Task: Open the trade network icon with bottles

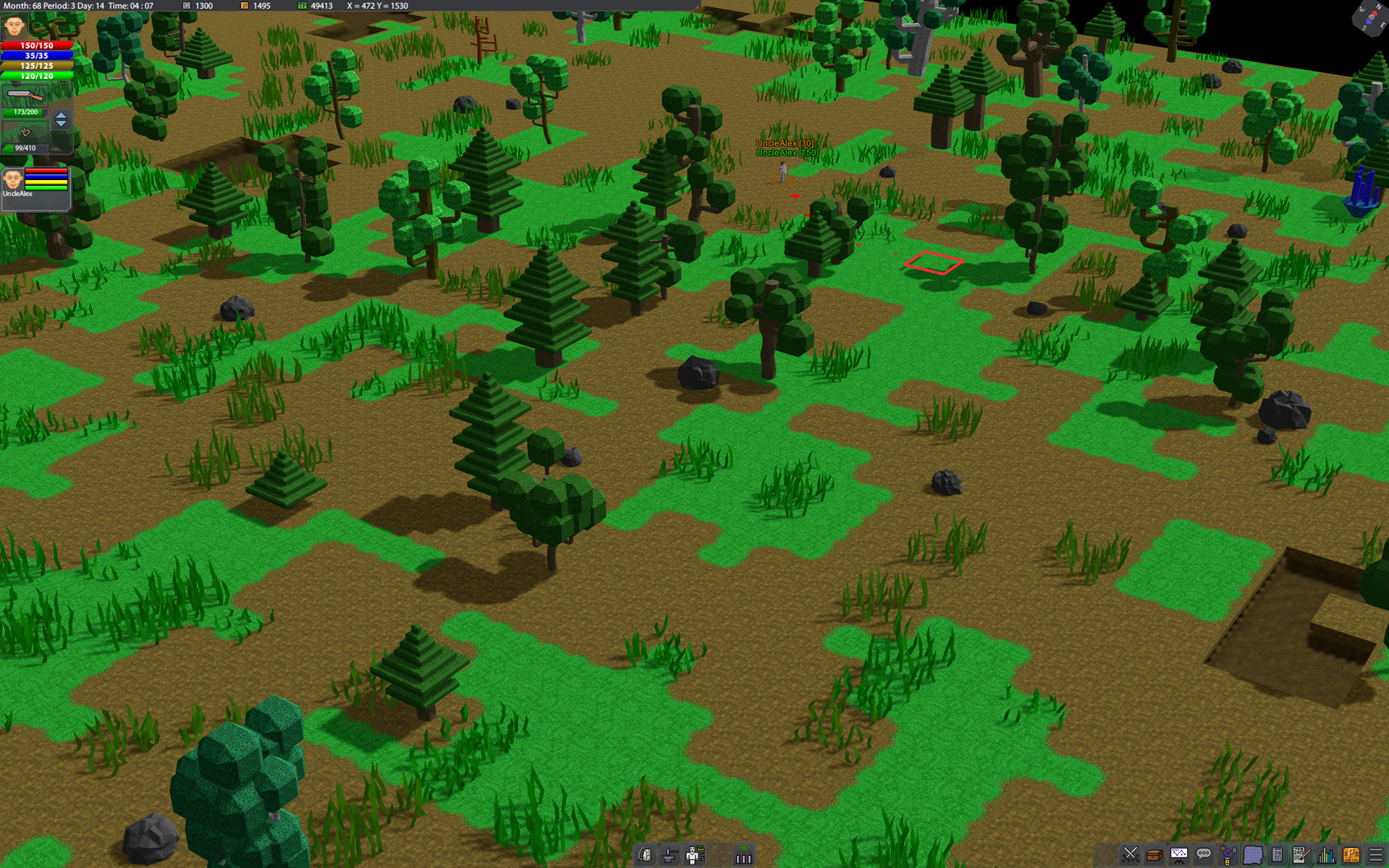Action: (x=1227, y=856)
